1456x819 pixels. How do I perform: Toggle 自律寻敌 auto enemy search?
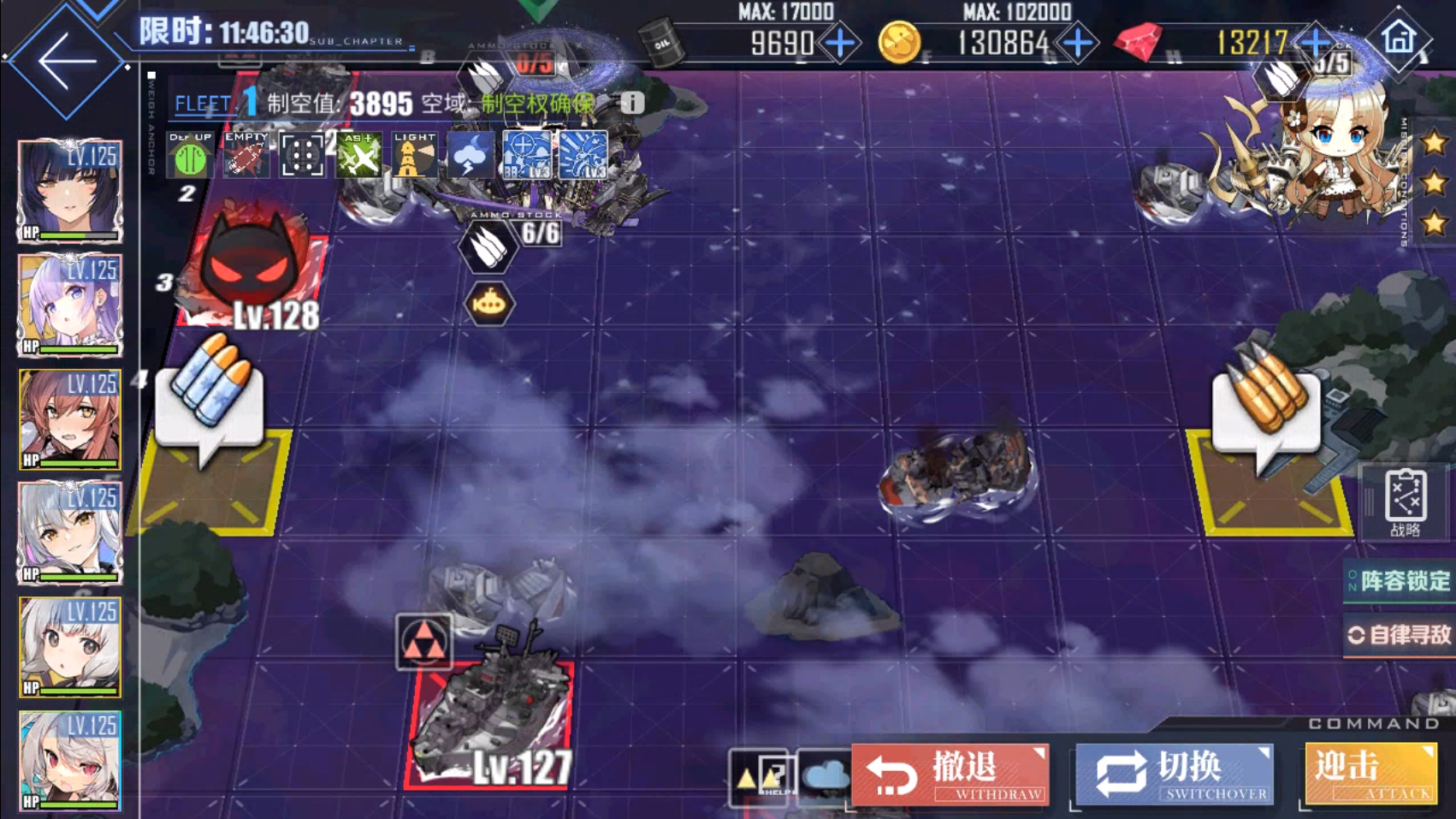coord(1400,635)
